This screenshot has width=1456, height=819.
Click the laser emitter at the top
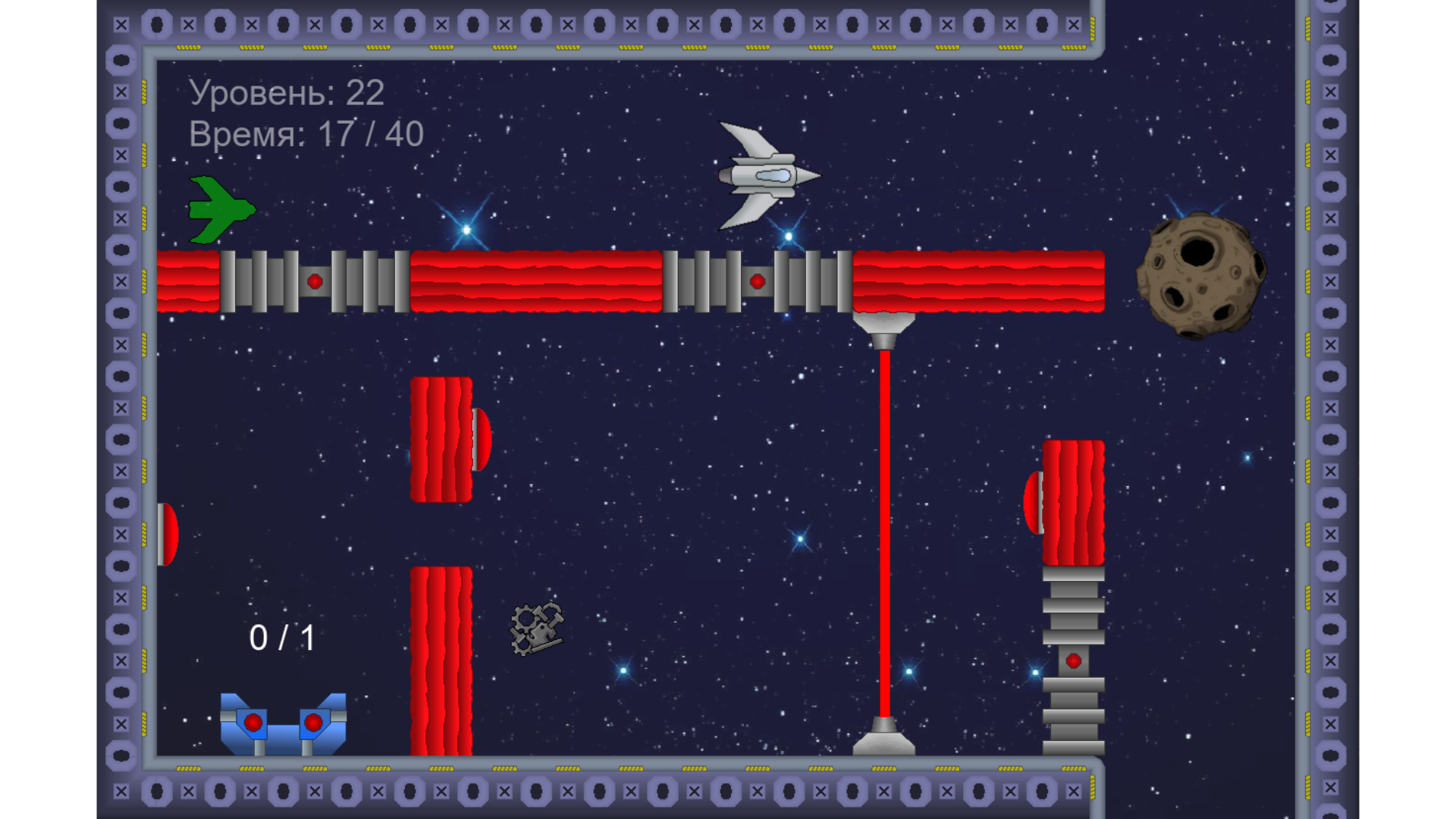(x=883, y=326)
